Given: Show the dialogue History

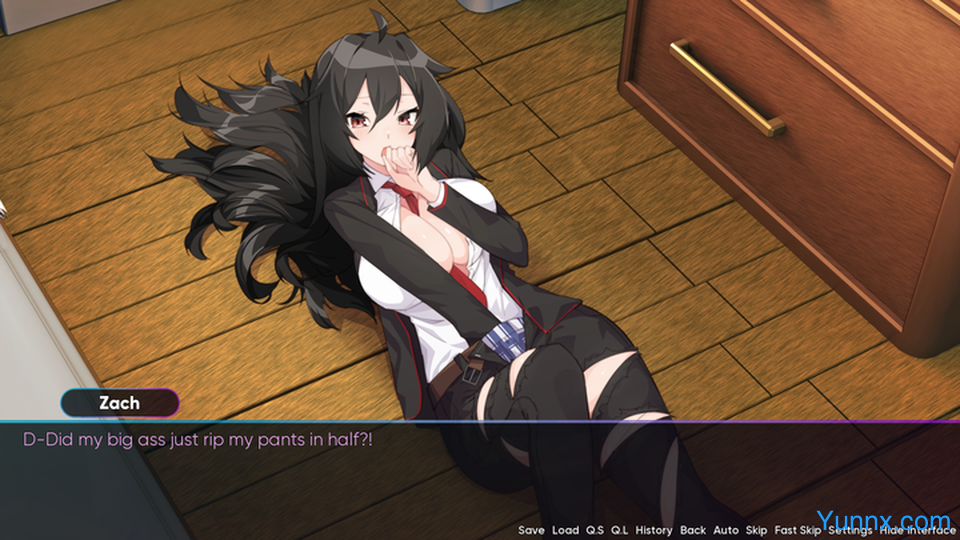Looking at the screenshot, I should tap(653, 530).
